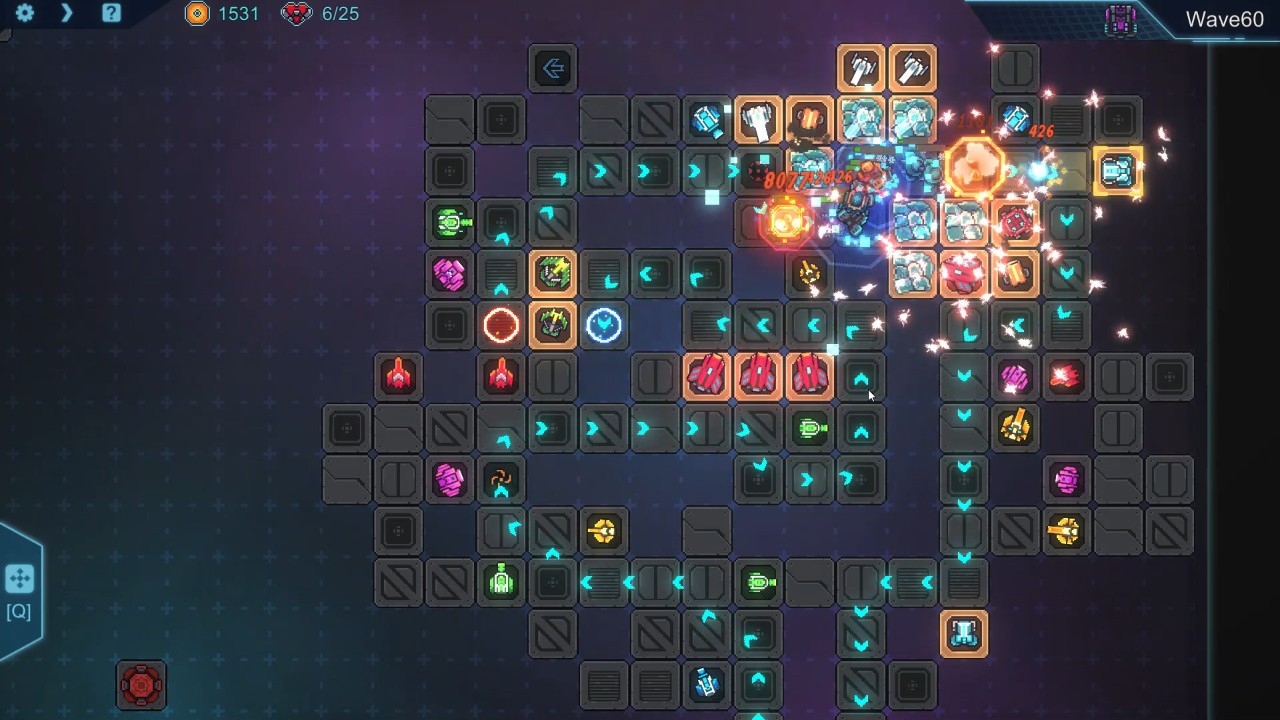Select the blue left-arrow tile

click(553, 68)
